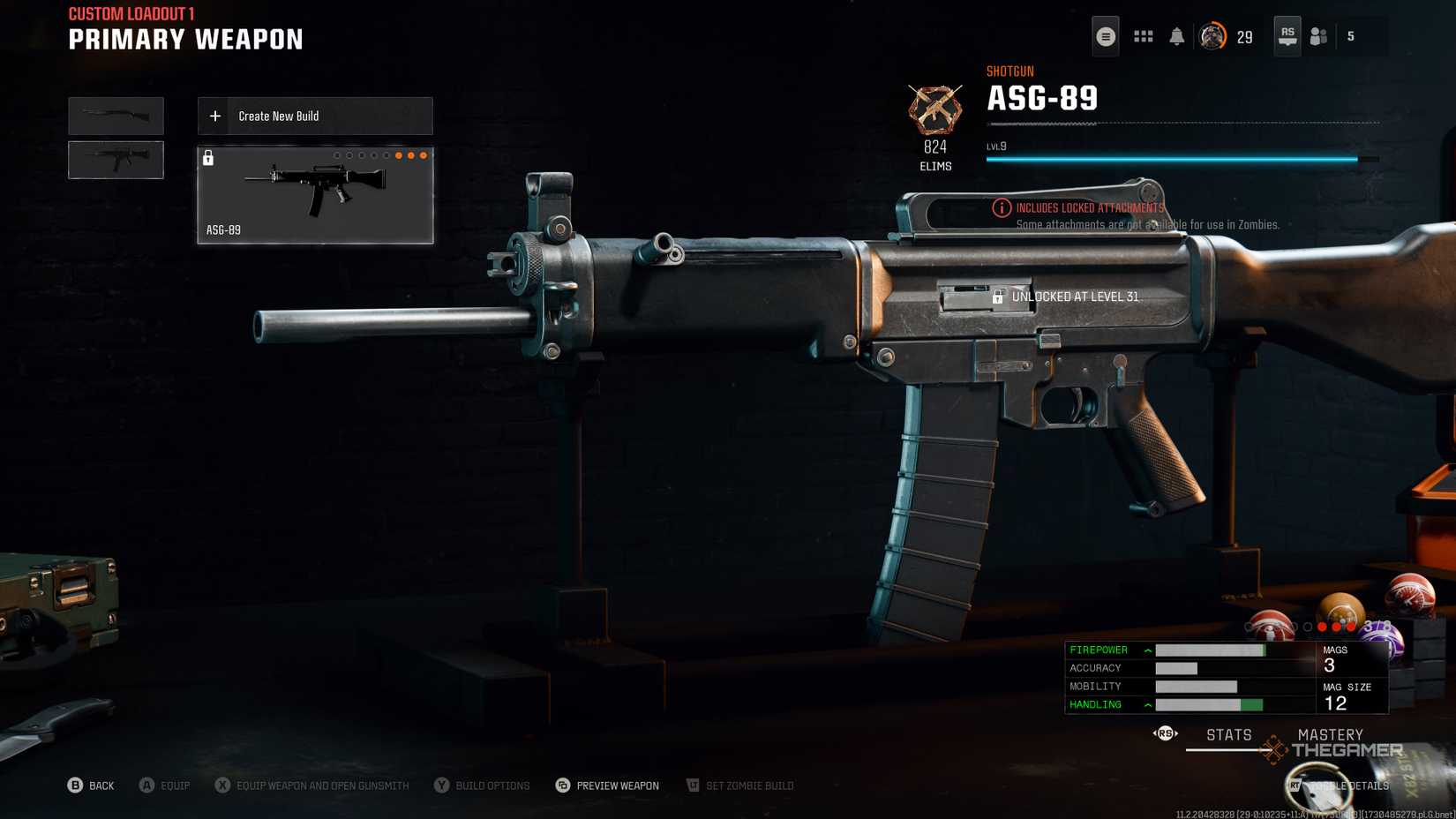Open Build Options
Image resolution: width=1456 pixels, height=819 pixels.
pyautogui.click(x=482, y=785)
